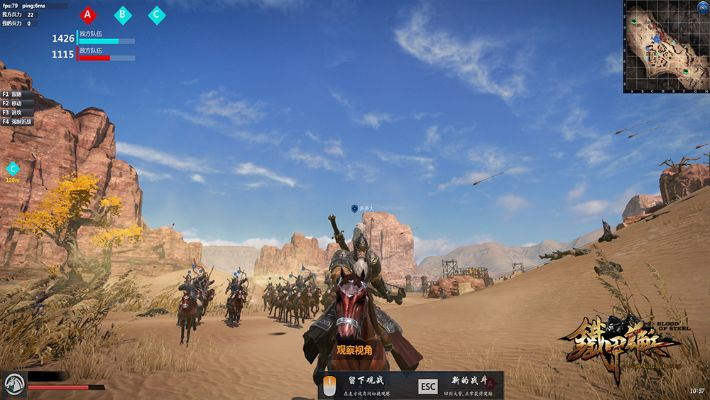
Task: Open the battlefield minimap
Action: click(665, 47)
